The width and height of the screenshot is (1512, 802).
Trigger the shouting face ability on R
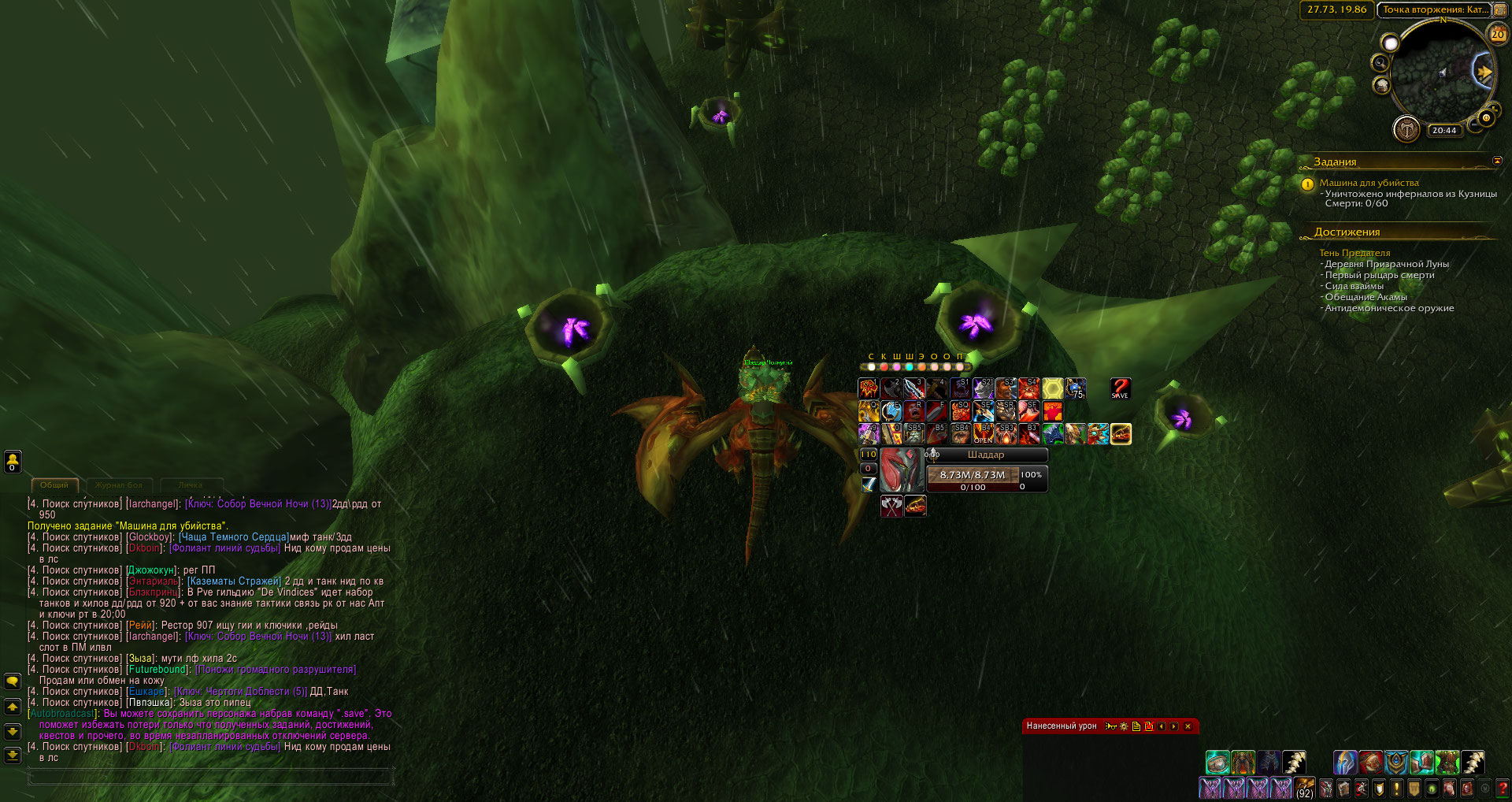coord(914,411)
